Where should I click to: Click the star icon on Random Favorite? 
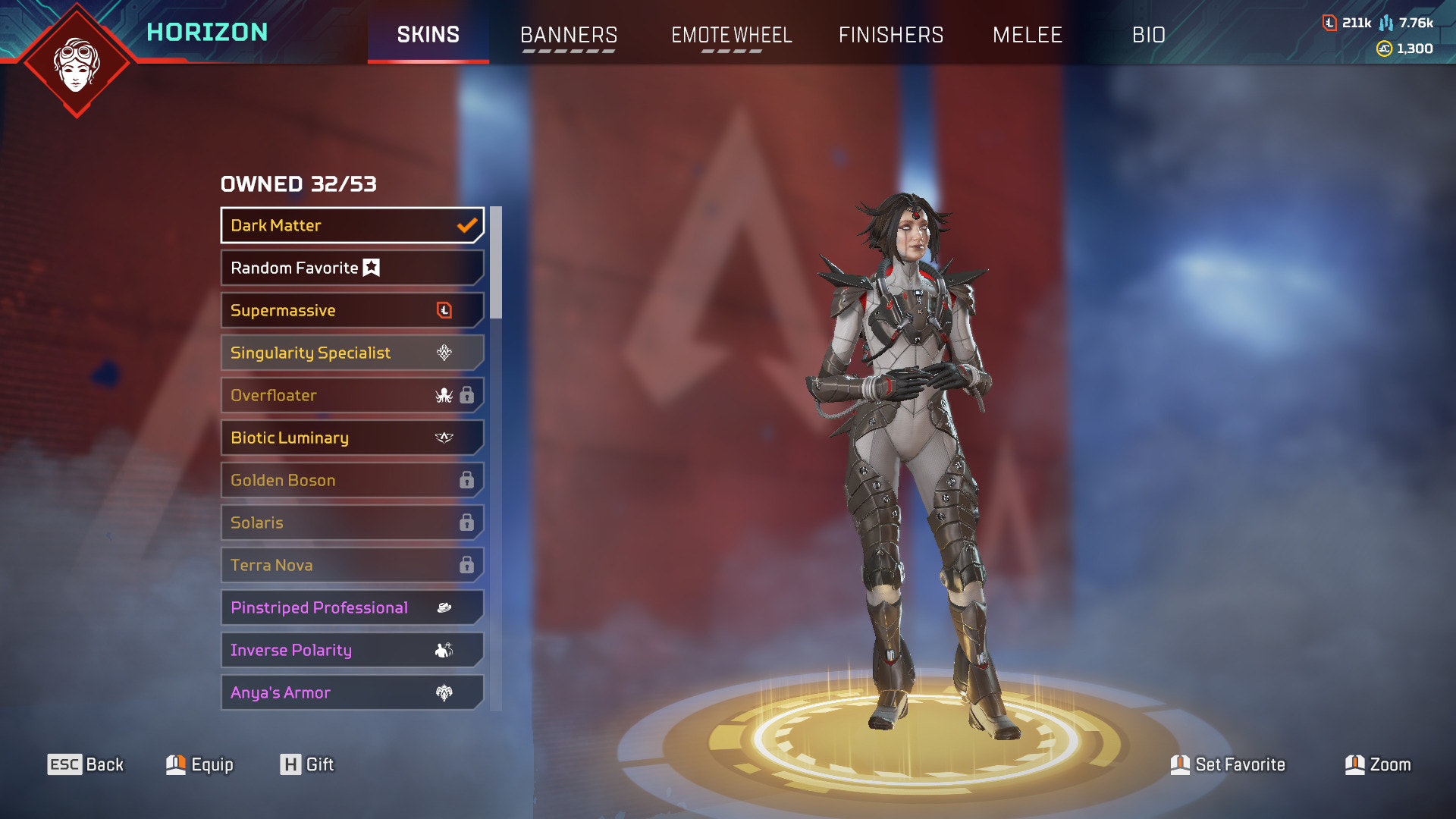point(371,266)
